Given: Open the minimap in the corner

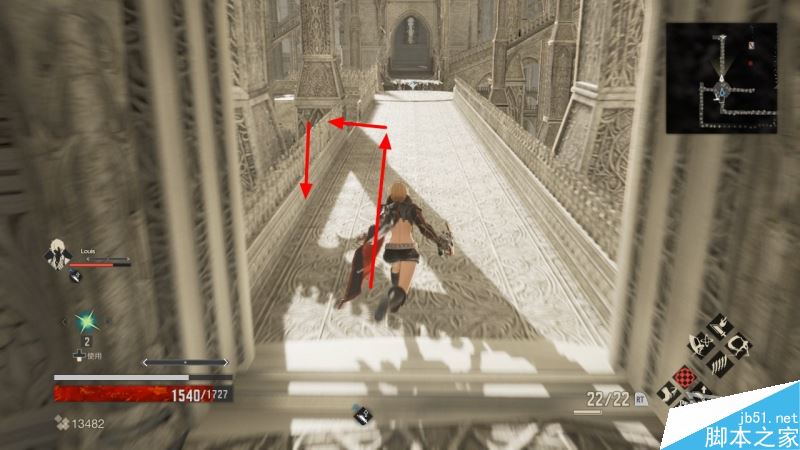Looking at the screenshot, I should click(723, 78).
